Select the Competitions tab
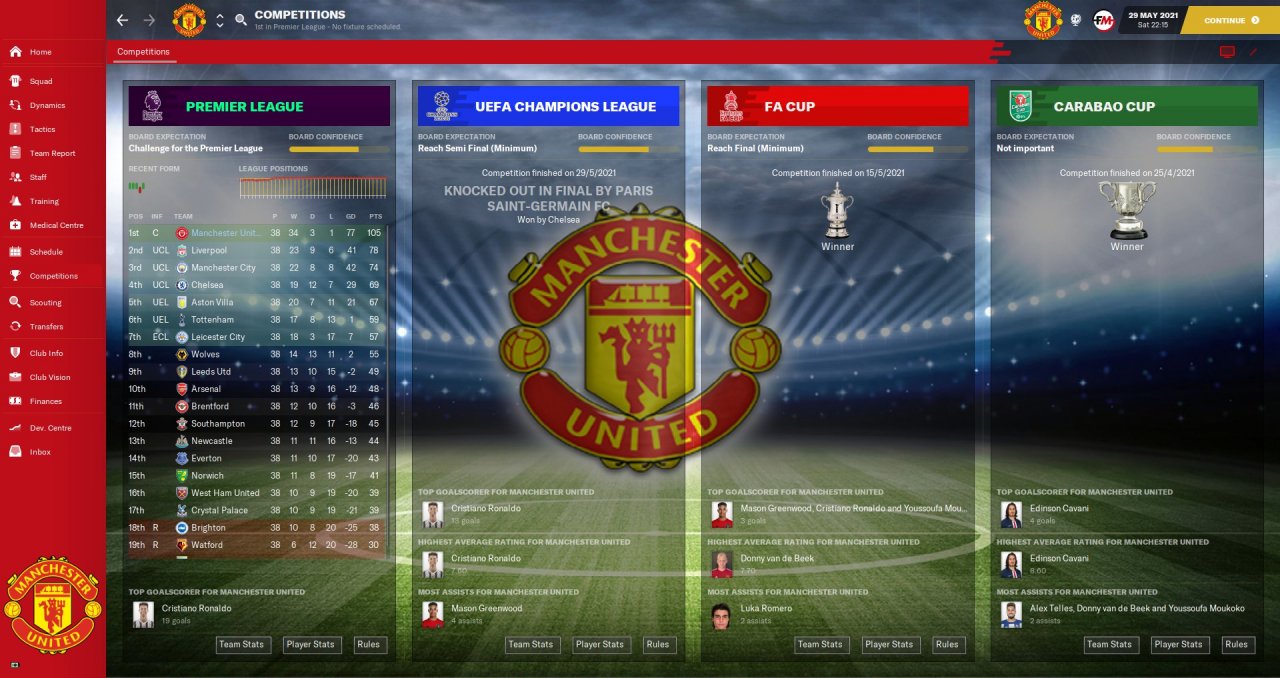Screen dimensions: 1280x678 pos(143,52)
